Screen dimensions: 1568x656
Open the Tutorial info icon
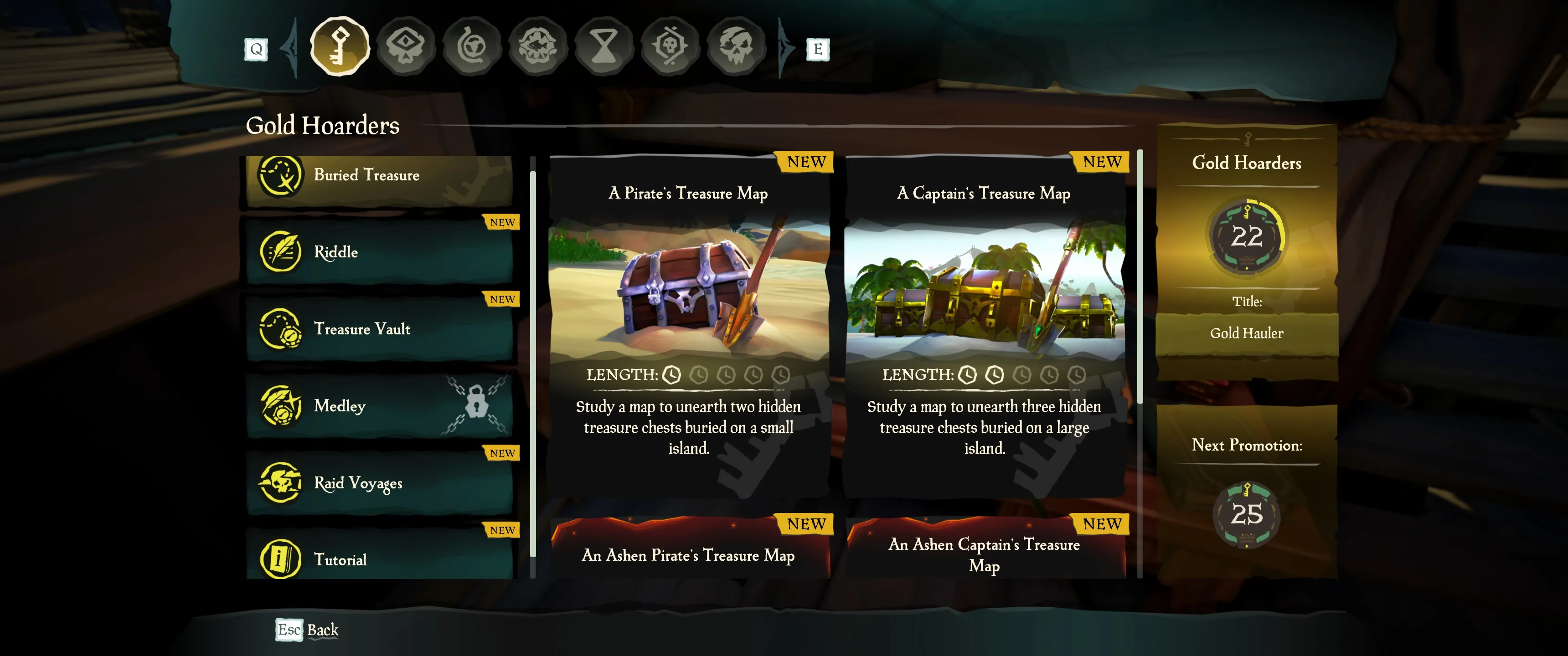[281, 559]
